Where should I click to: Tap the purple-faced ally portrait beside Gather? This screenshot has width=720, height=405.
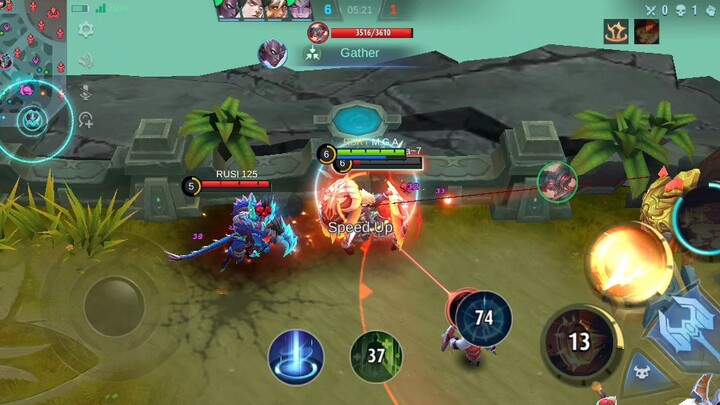click(272, 53)
